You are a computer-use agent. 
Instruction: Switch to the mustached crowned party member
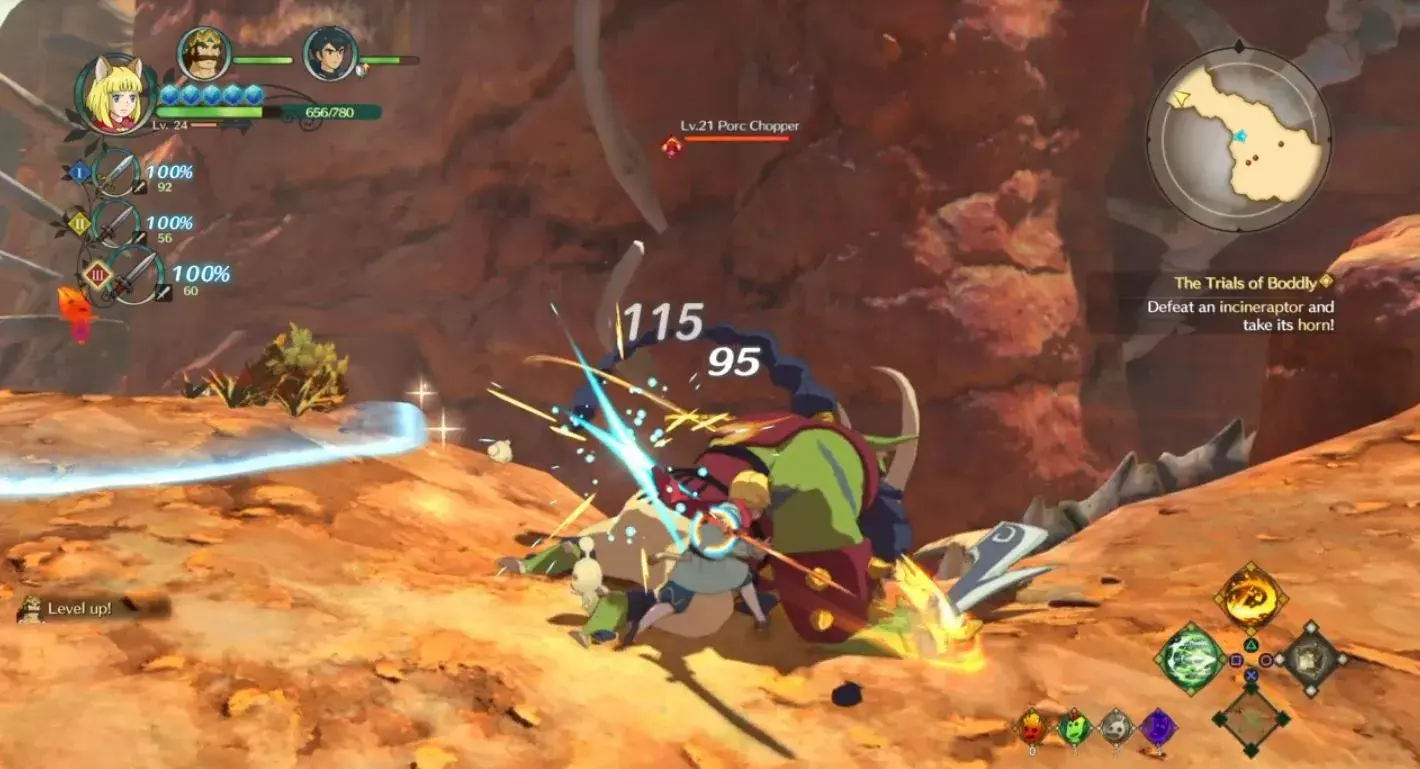[x=204, y=54]
